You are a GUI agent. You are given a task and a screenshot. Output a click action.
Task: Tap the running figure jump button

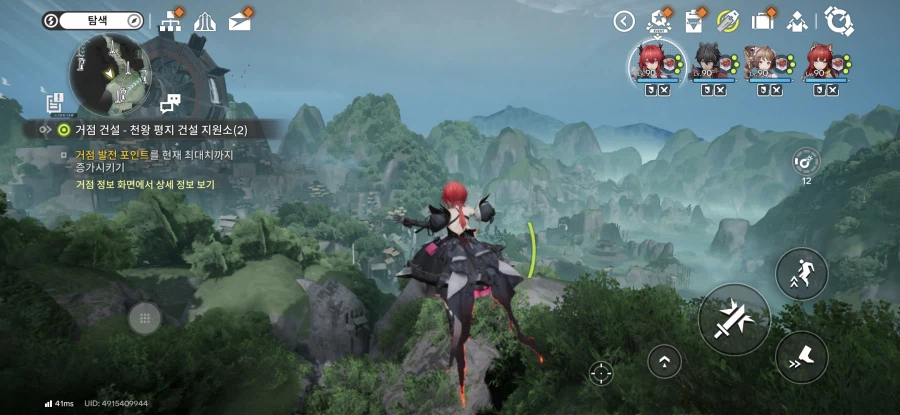point(801,273)
